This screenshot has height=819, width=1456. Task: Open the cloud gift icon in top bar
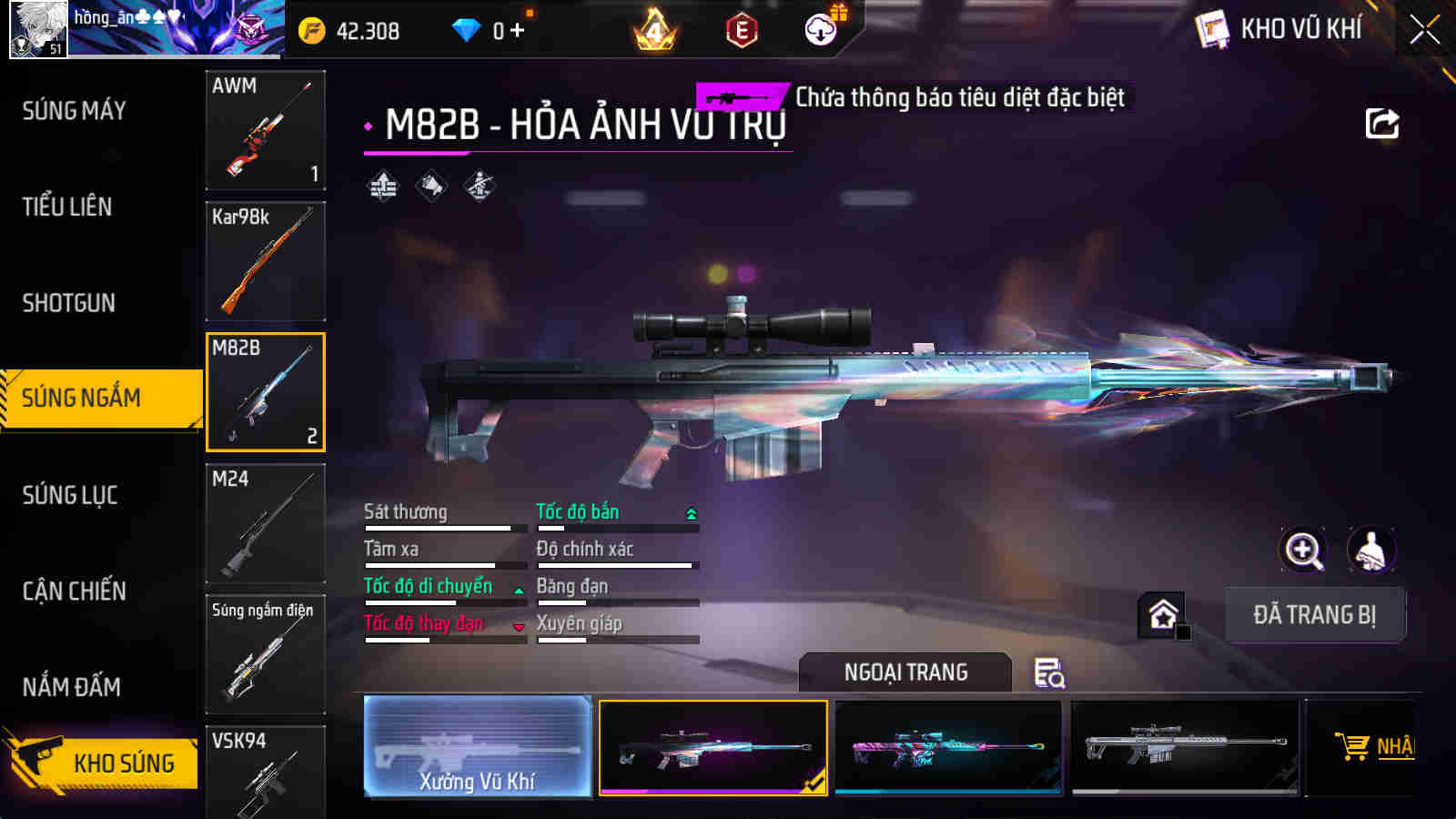820,29
